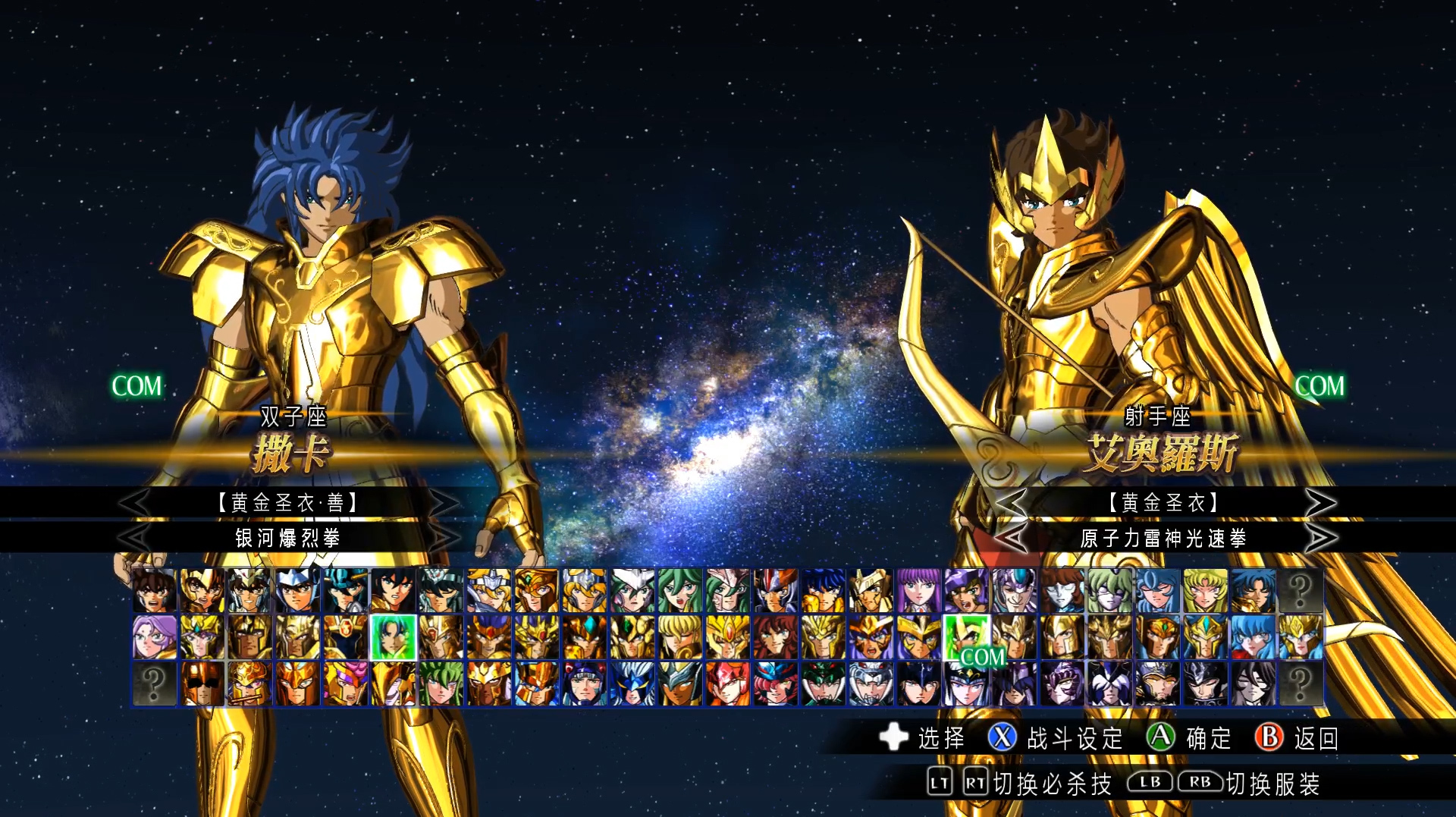This screenshot has width=1456, height=817.
Task: Choose the green portrait tagged COM
Action: coord(966,637)
